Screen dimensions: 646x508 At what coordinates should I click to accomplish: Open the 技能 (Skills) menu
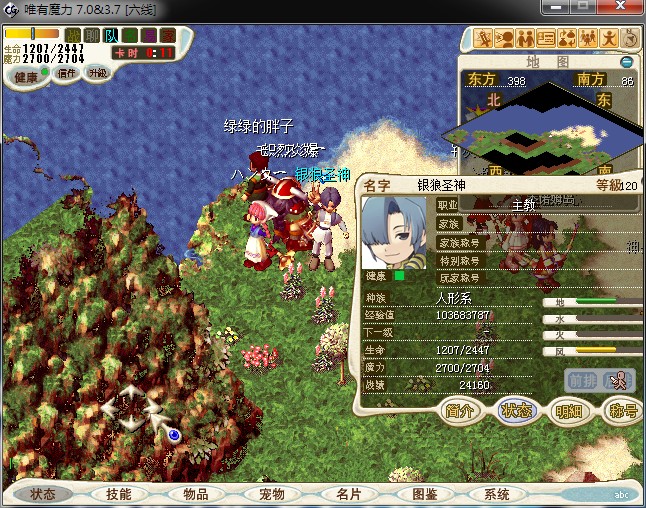[x=118, y=494]
